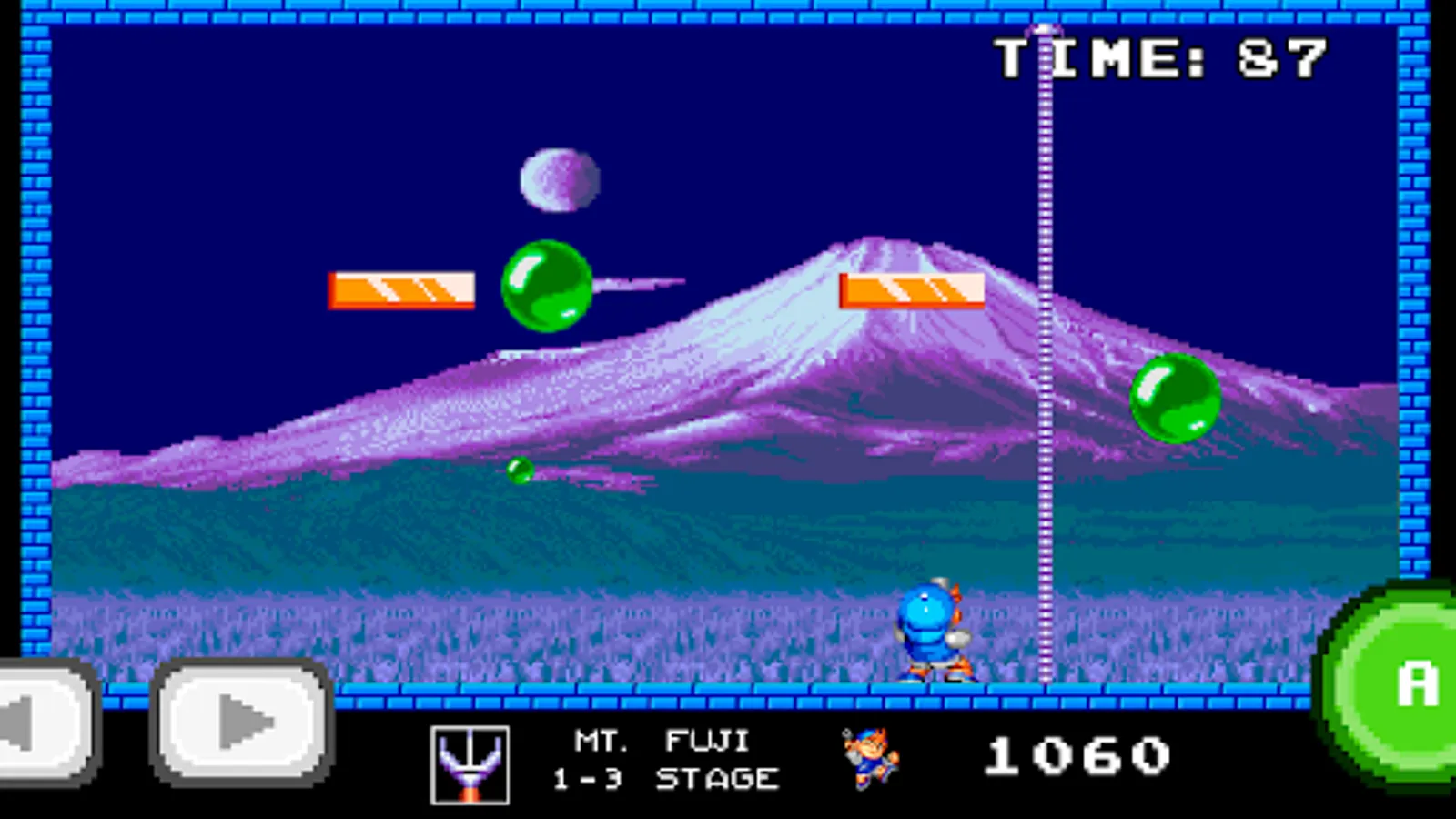The width and height of the screenshot is (1456, 819).
Task: Tap the left arrow movement button
Action: [x=38, y=722]
